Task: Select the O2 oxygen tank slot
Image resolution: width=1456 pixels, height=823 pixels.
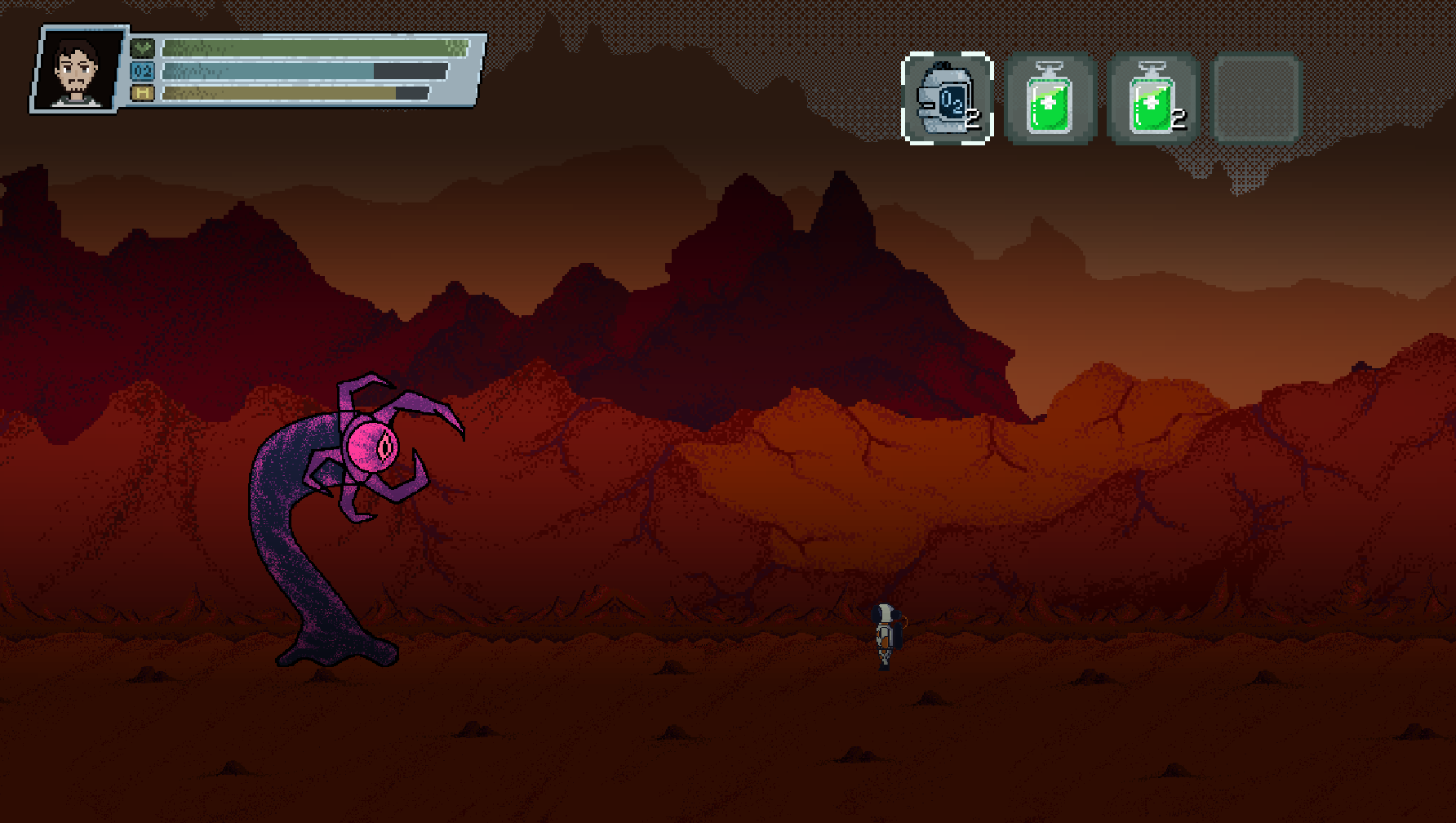Action: 947,99
